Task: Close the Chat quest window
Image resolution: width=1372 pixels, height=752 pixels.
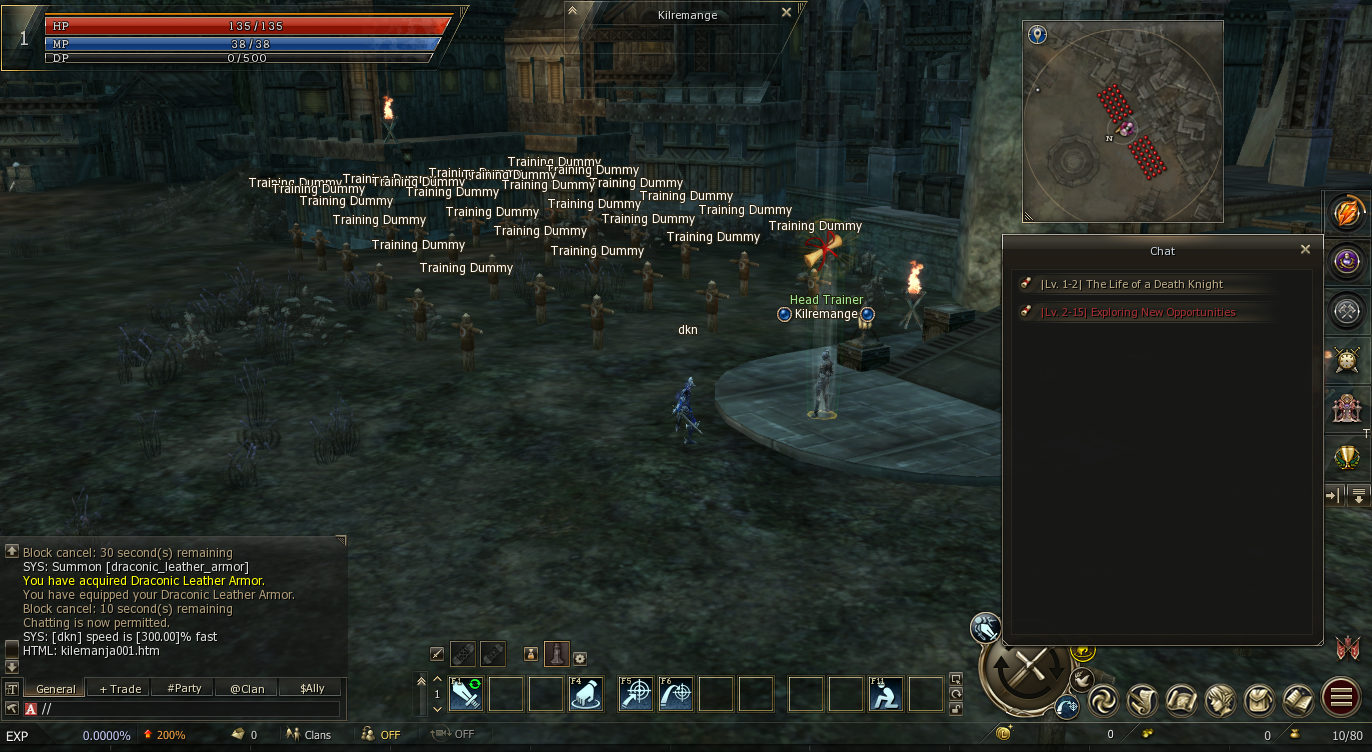Action: (x=1305, y=250)
